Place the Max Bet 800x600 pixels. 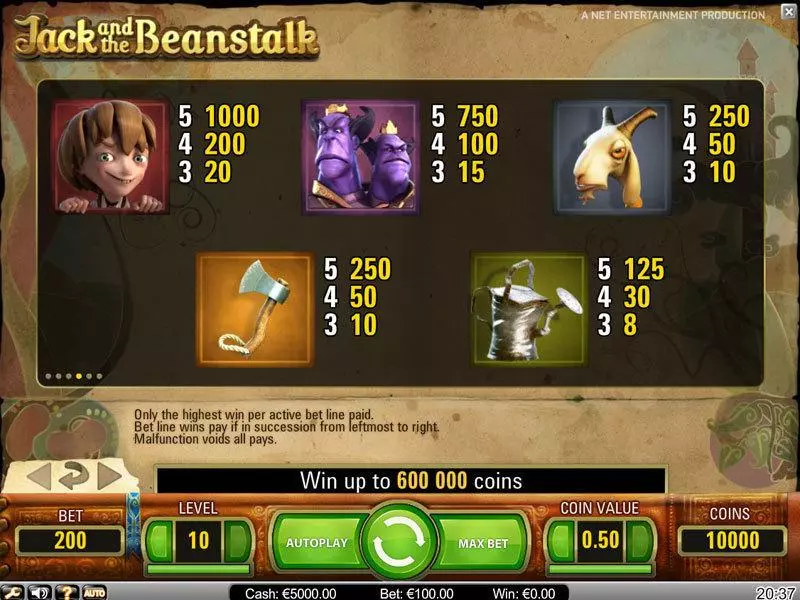point(484,543)
